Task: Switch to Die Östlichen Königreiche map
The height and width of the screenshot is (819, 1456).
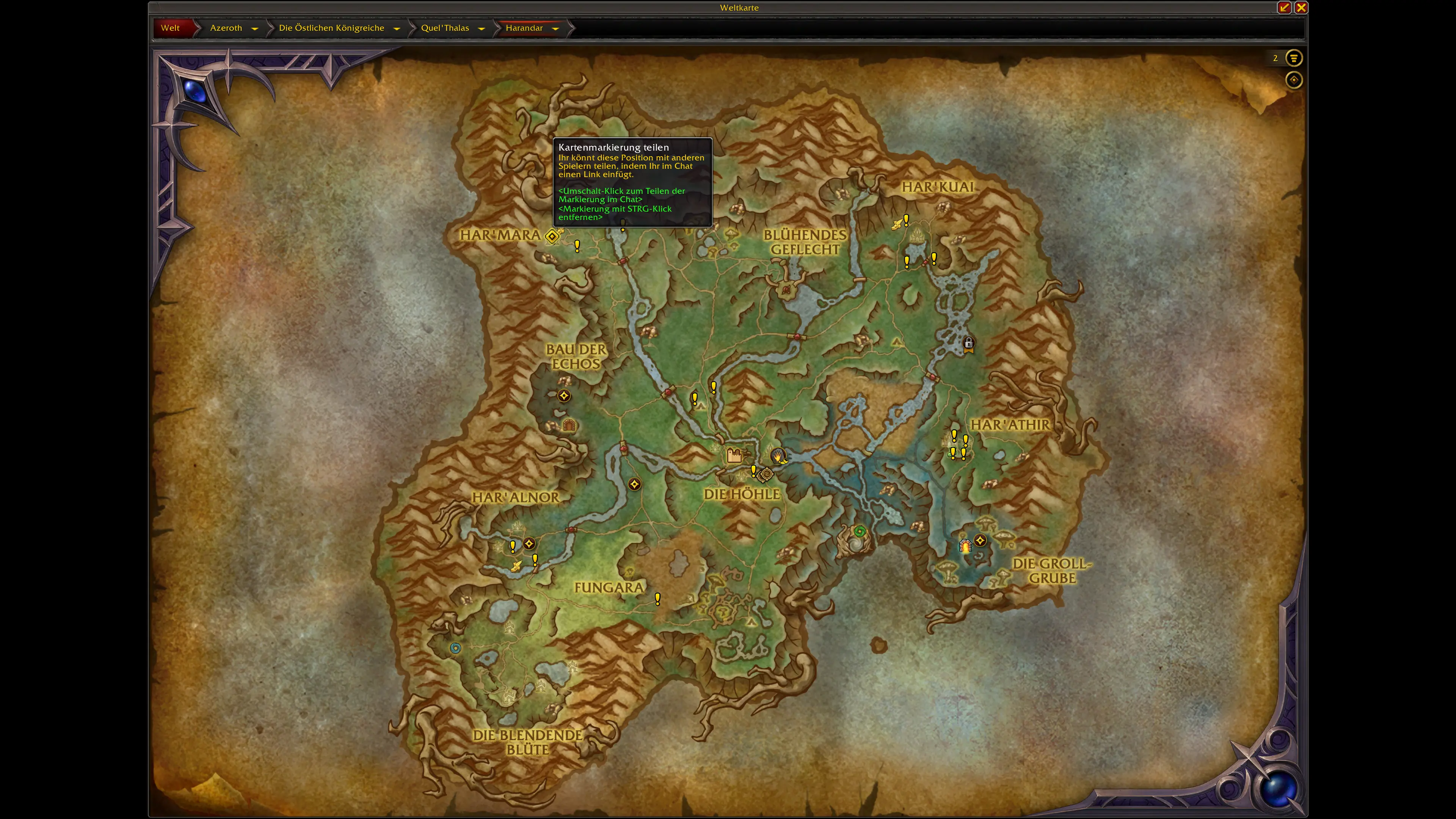Action: 331,28
